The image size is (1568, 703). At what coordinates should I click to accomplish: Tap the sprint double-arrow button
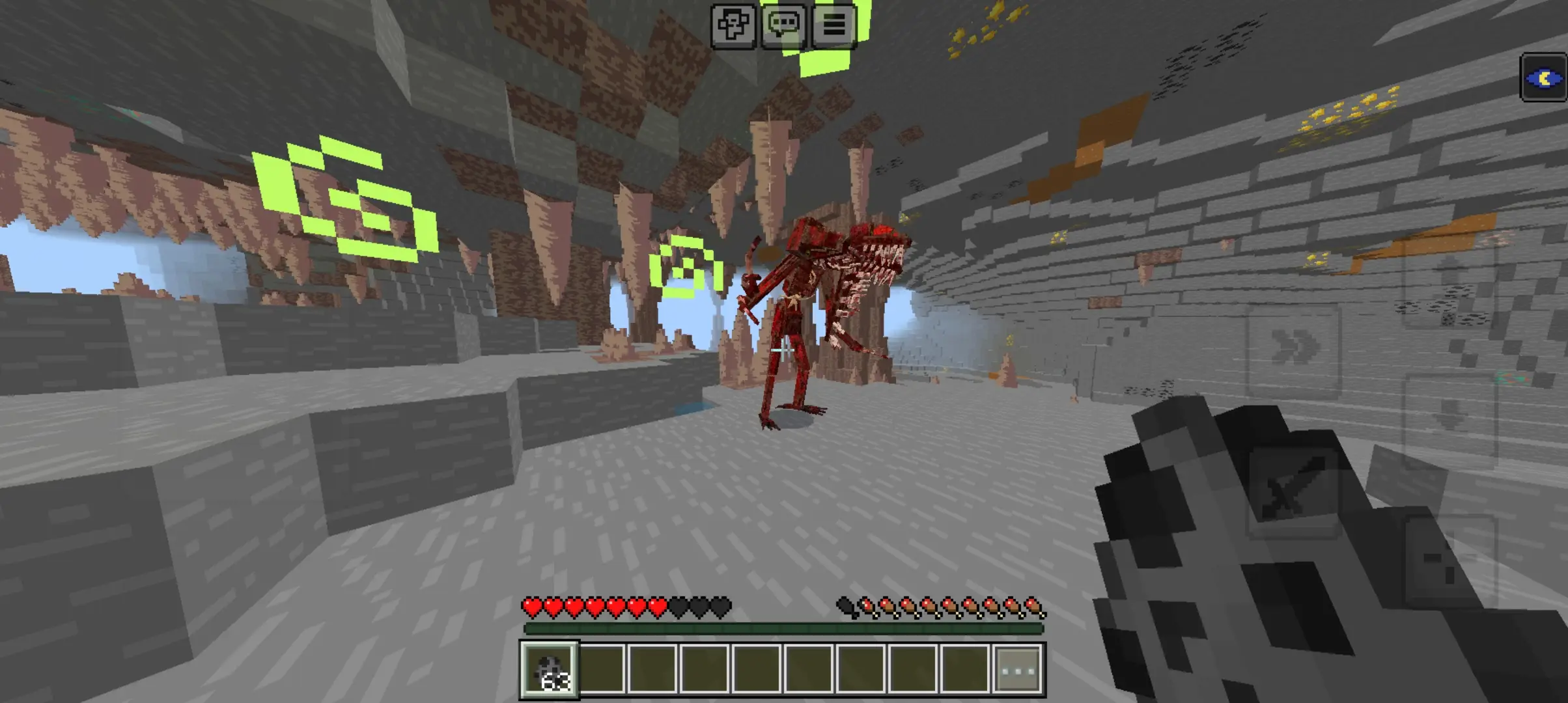[x=1294, y=347]
